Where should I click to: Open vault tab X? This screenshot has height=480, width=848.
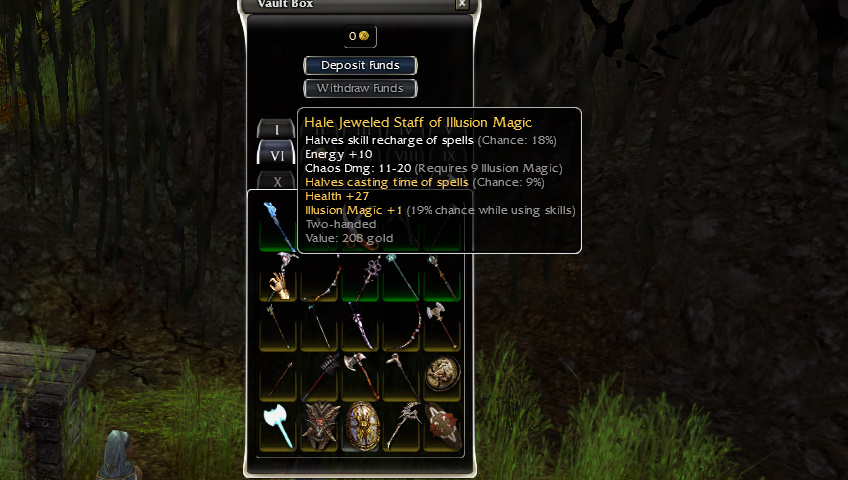point(277,182)
